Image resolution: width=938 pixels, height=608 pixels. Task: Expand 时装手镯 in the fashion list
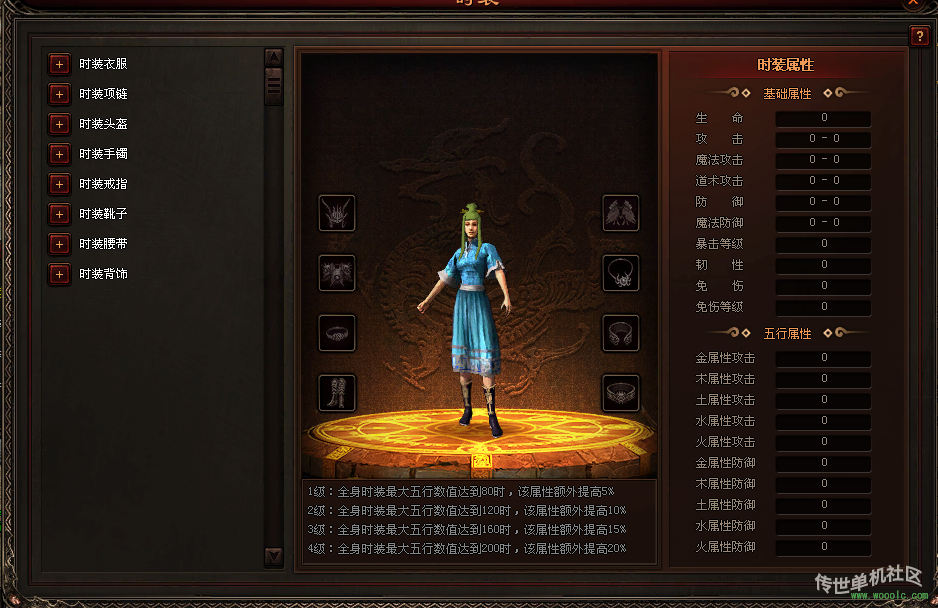(59, 154)
